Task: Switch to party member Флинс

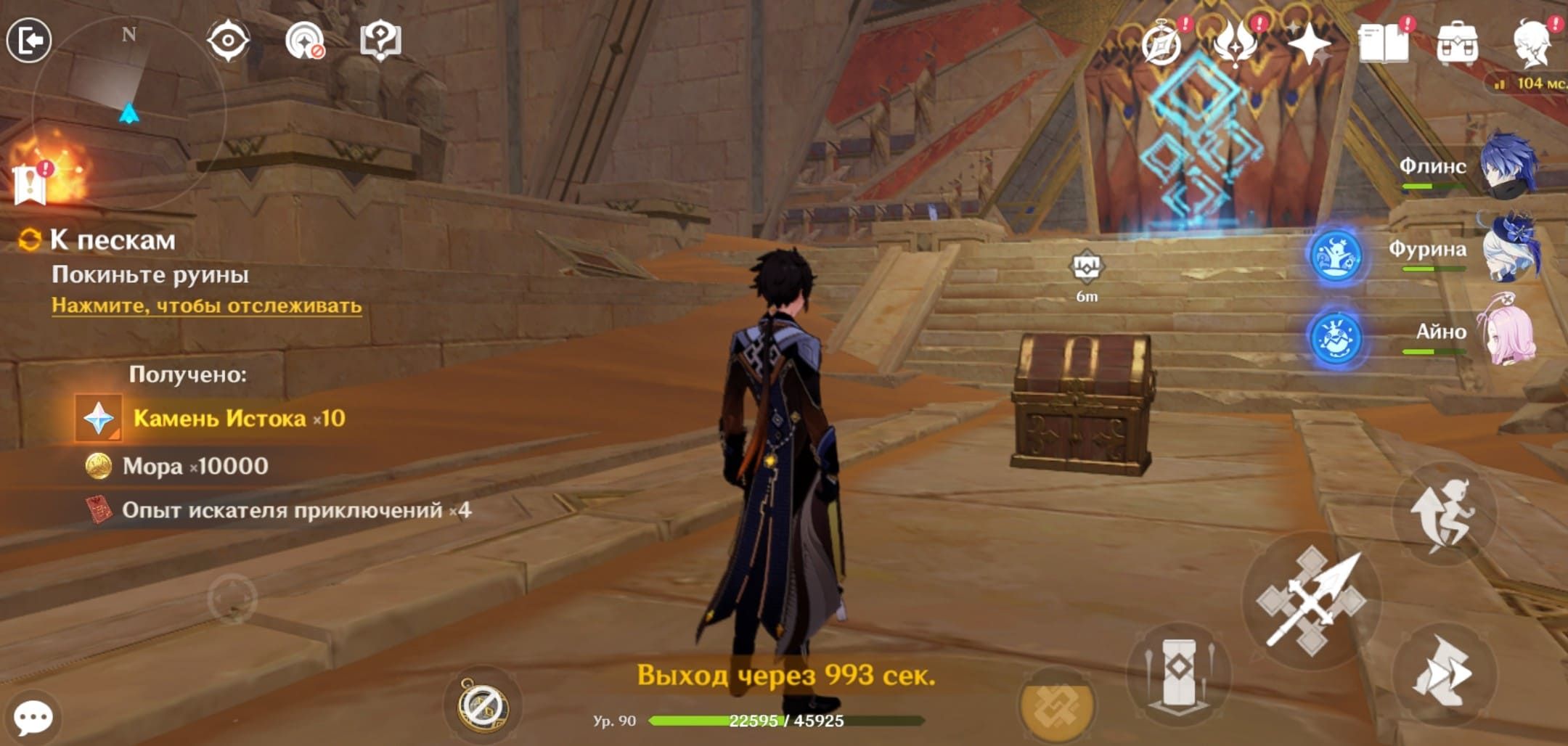Action: click(x=1508, y=167)
